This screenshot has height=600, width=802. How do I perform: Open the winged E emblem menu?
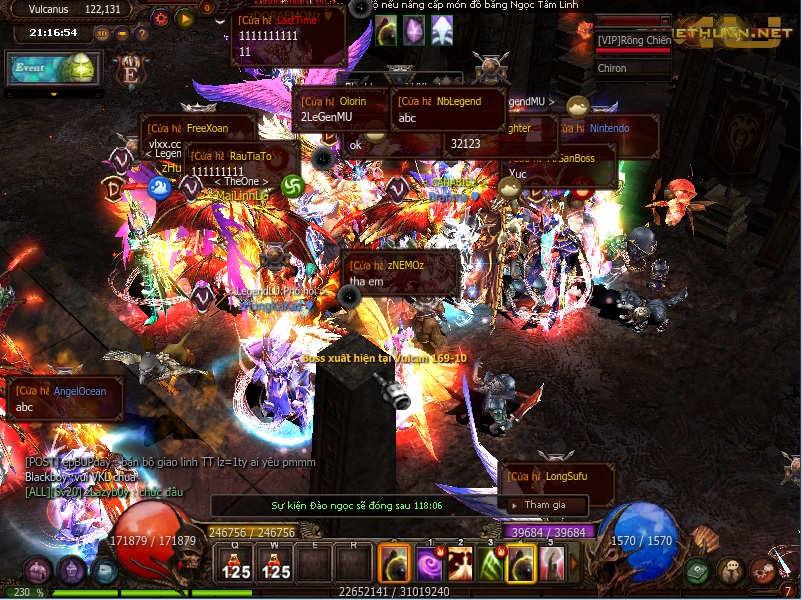pyautogui.click(x=130, y=73)
